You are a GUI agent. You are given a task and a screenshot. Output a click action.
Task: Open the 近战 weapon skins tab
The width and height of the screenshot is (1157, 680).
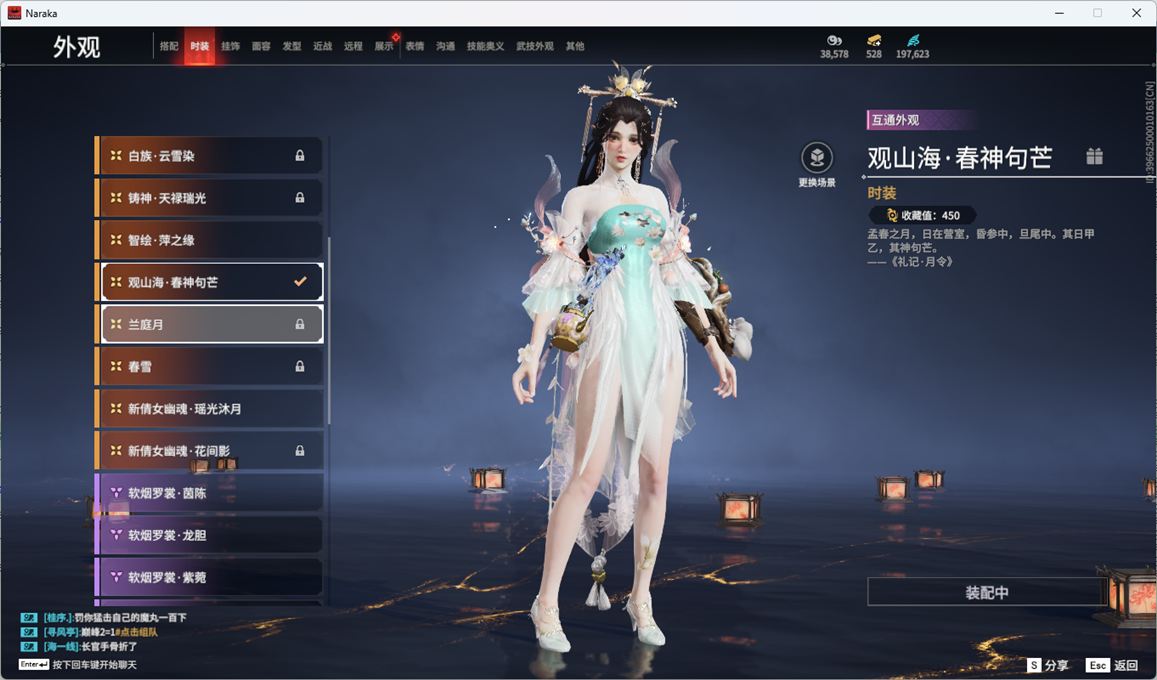322,46
